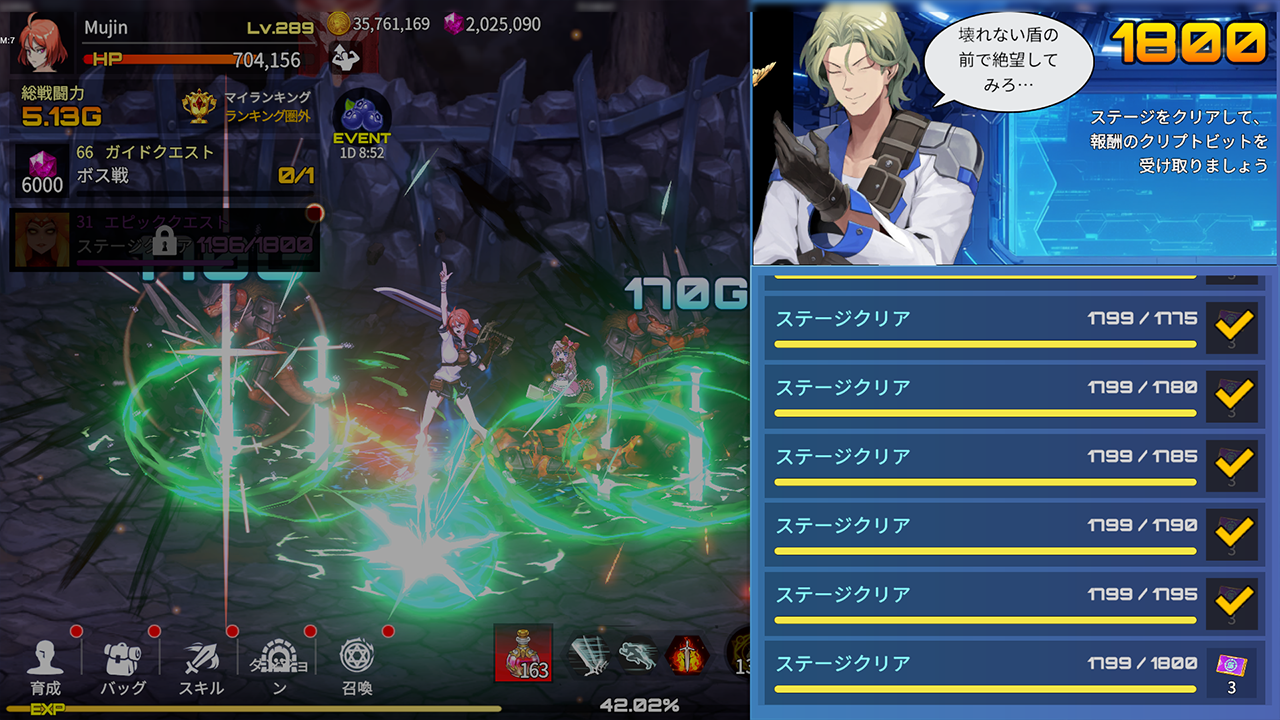
Task: Open the スキル skill menu
Action: click(201, 666)
